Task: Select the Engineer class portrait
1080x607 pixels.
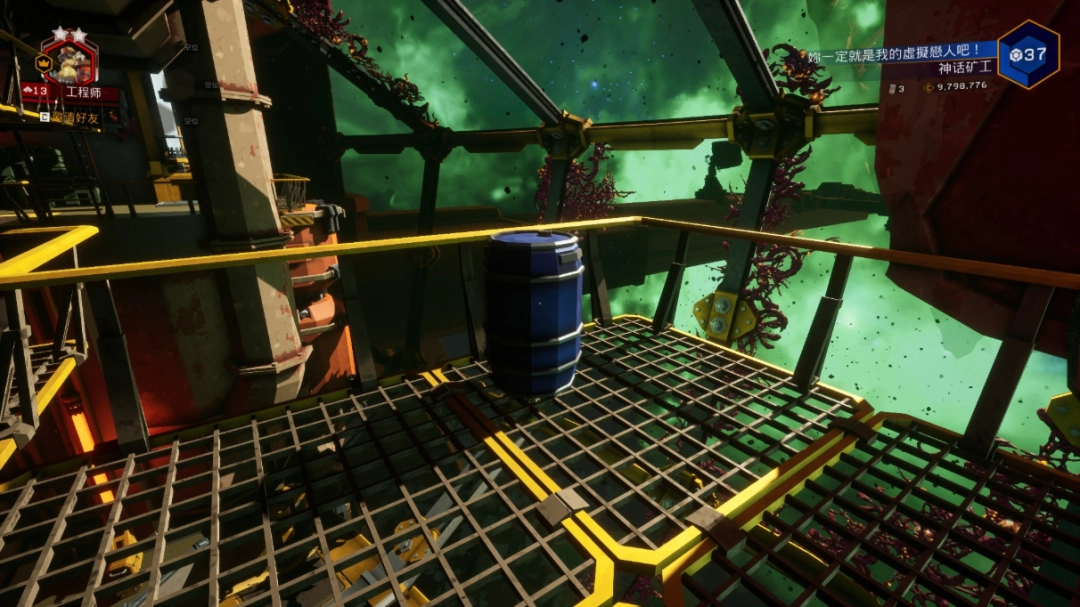Action: click(69, 62)
